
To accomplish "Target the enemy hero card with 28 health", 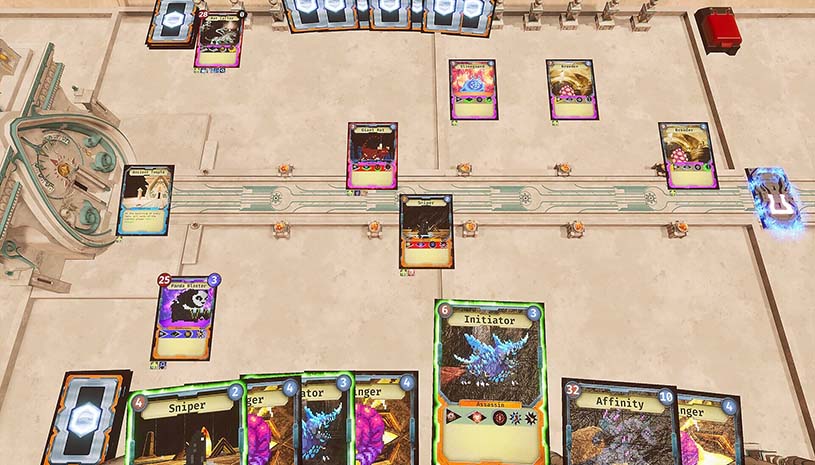I will 218,41.
